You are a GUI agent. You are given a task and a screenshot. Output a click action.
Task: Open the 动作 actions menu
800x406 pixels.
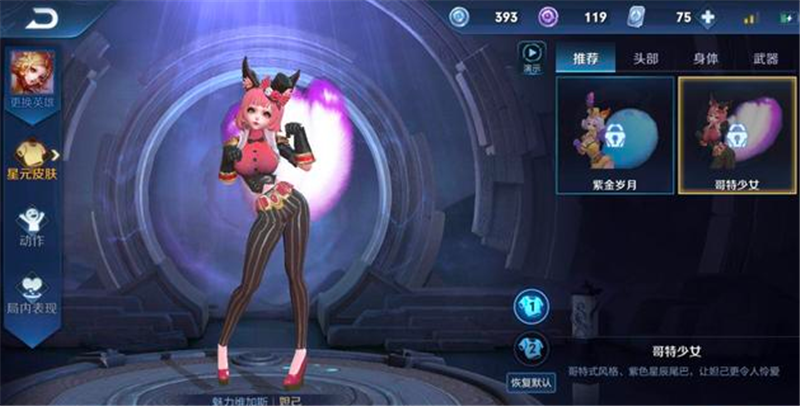[x=31, y=227]
